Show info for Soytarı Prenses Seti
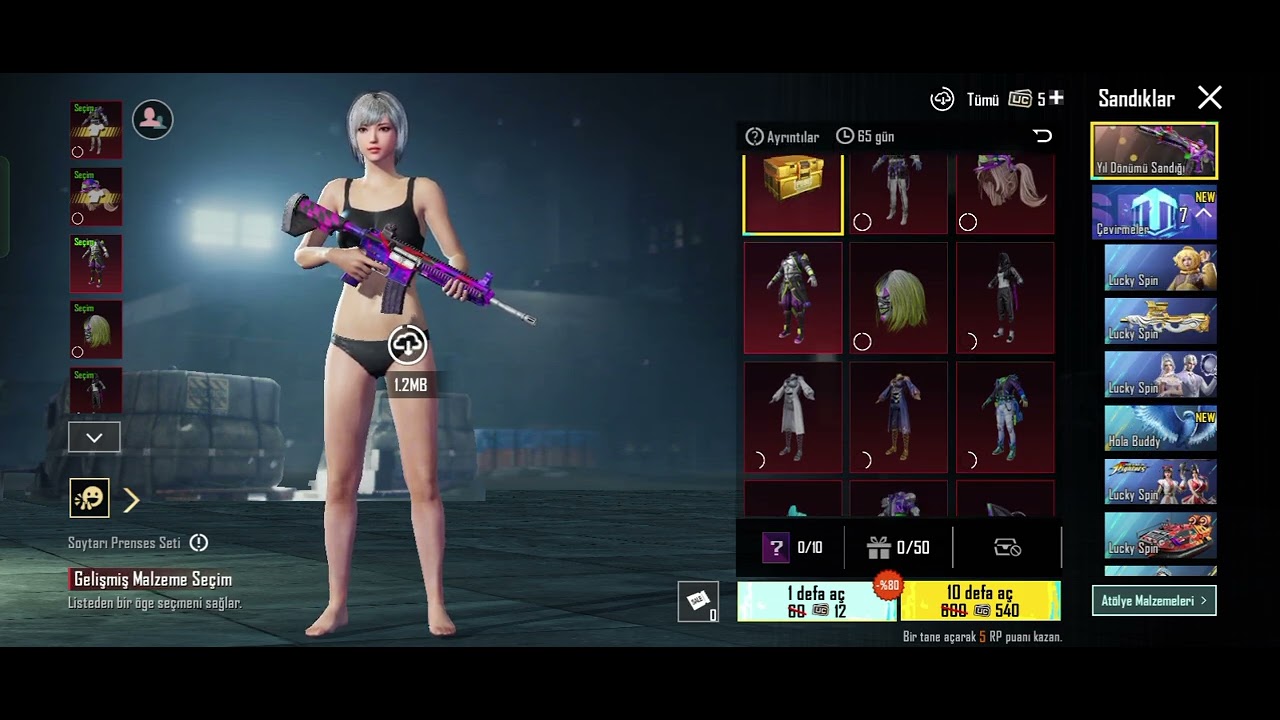This screenshot has height=720, width=1280. pyautogui.click(x=199, y=543)
